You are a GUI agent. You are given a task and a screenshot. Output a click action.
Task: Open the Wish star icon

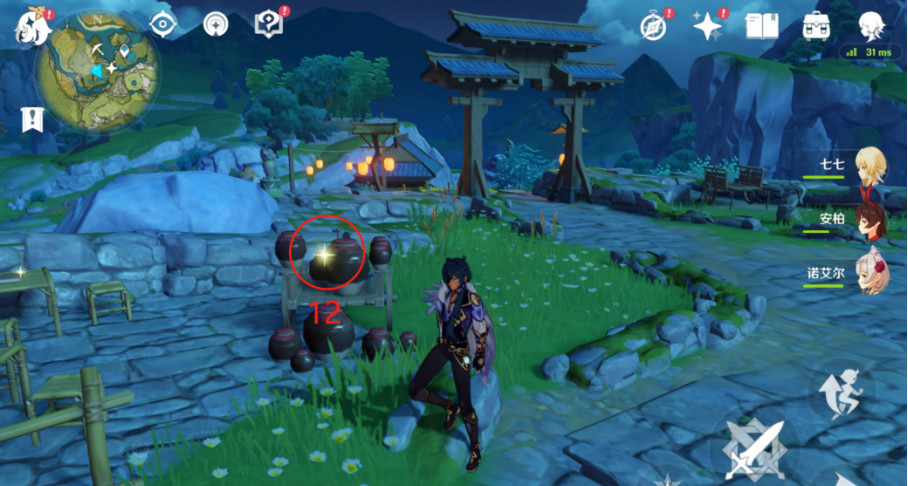coord(708,27)
